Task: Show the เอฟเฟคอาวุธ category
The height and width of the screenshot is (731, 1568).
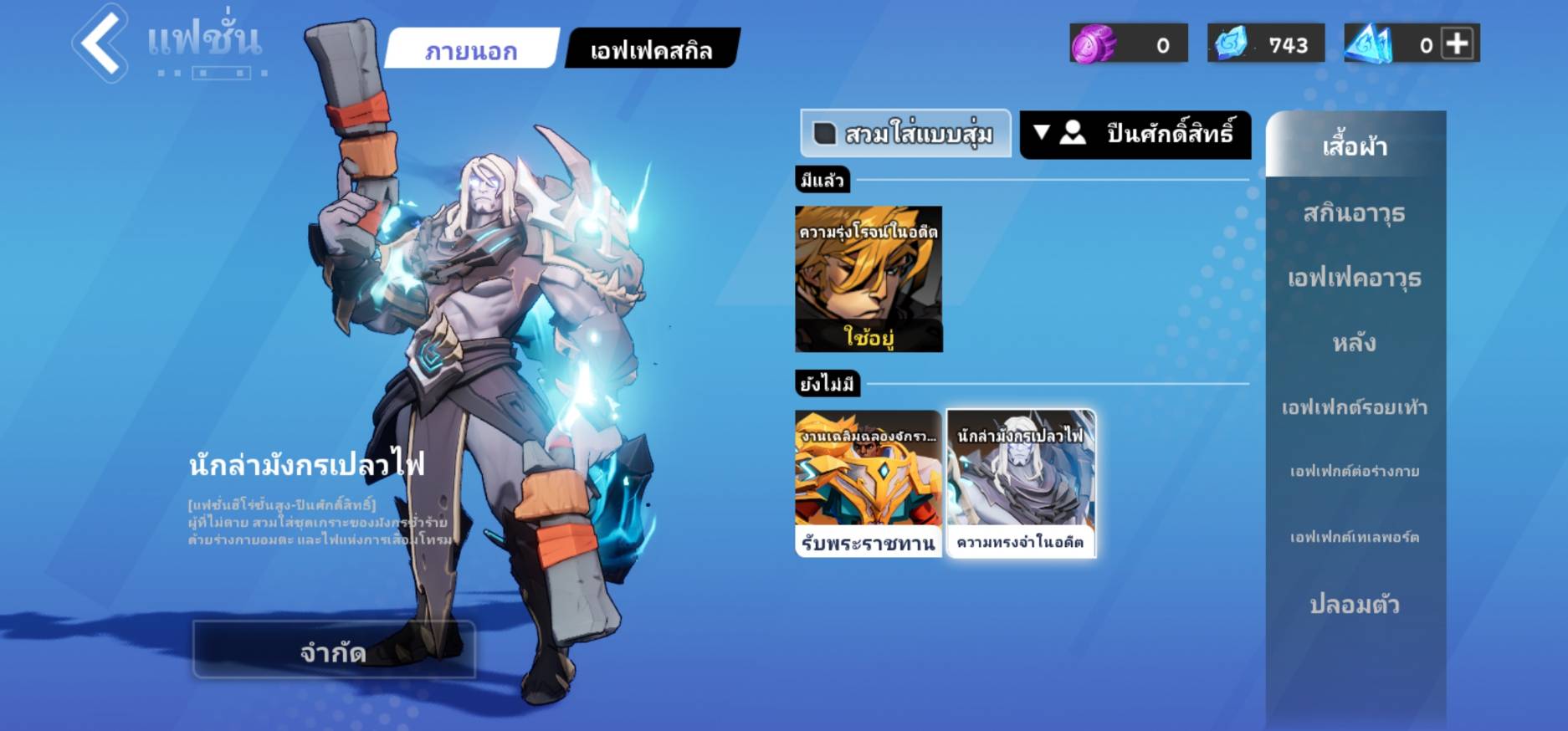Action: tap(1355, 278)
